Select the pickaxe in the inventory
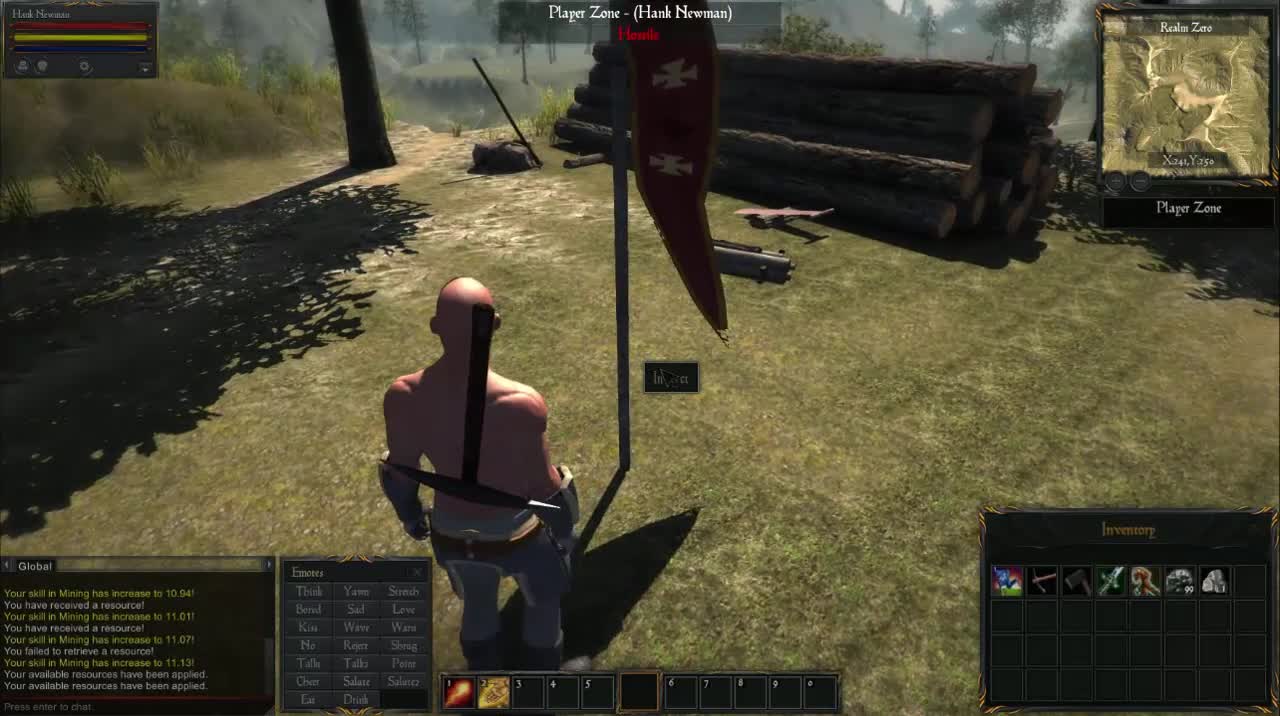The image size is (1280, 716). [1042, 581]
